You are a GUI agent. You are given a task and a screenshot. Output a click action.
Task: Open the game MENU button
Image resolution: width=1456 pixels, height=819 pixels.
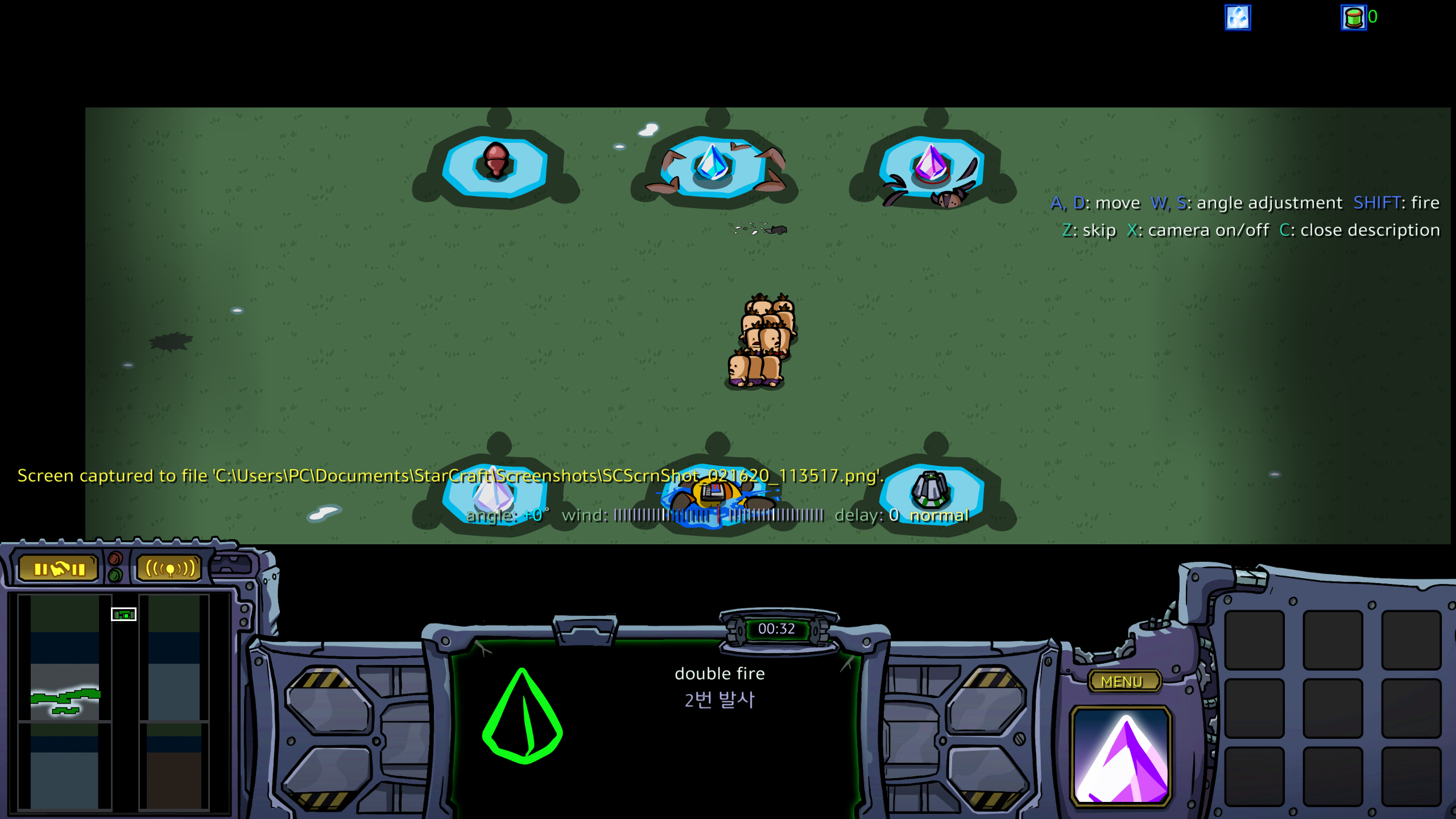(x=1122, y=681)
